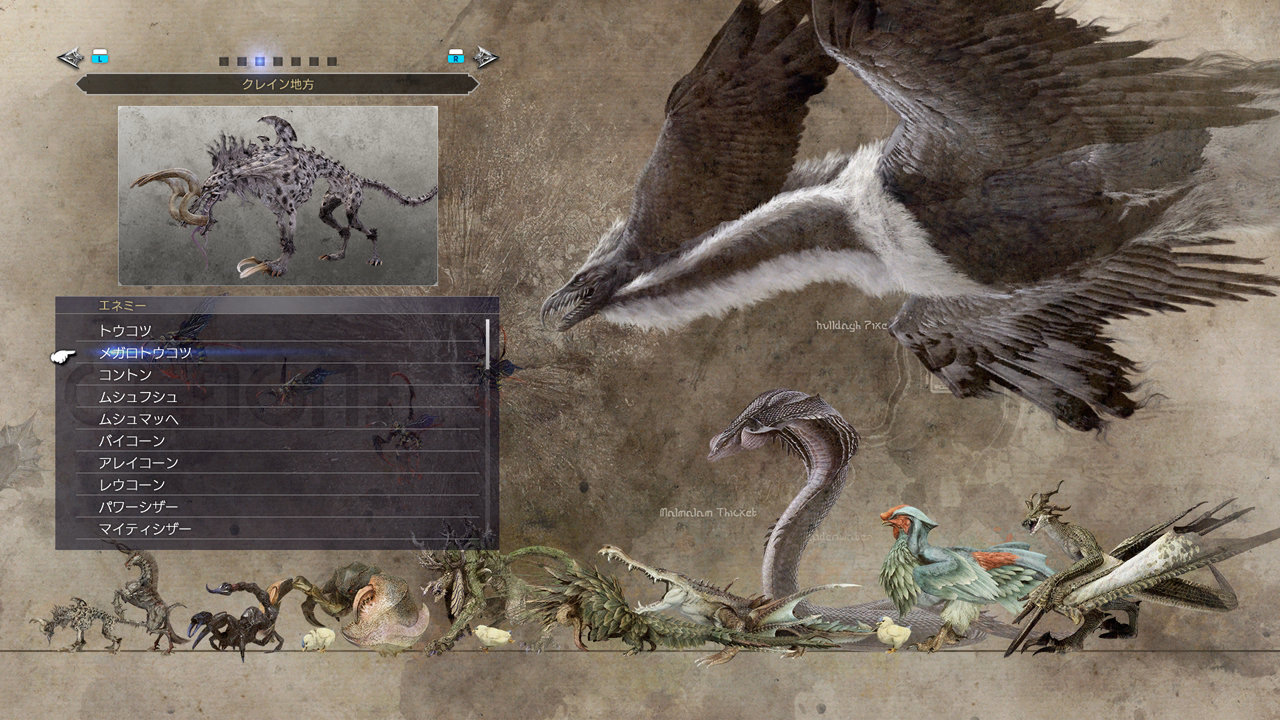Viewport: 1280px width, 720px height.
Task: Open the コントン enemy entry
Action: (125, 375)
